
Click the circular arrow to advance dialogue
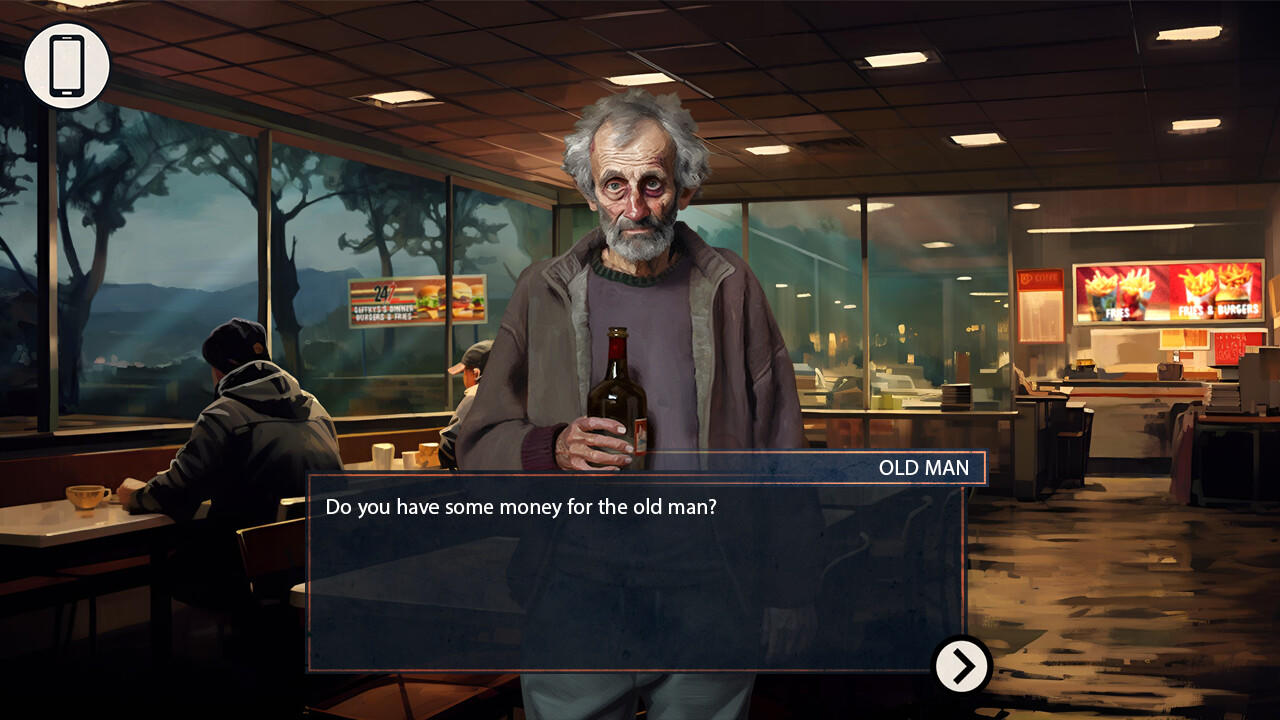coord(961,665)
